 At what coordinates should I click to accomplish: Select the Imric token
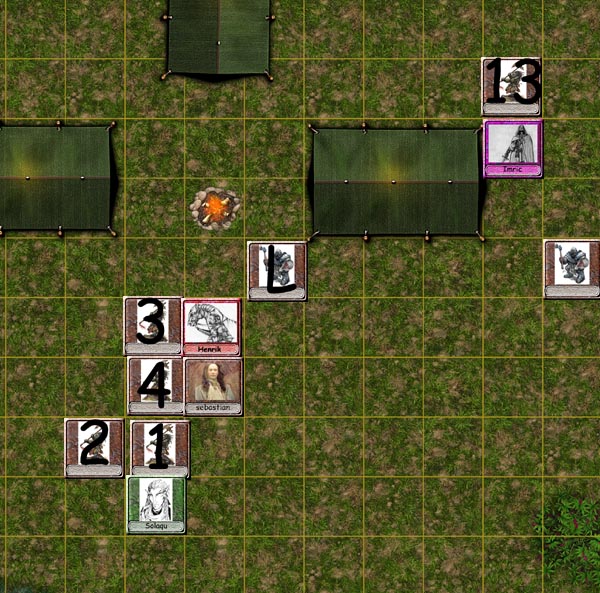pyautogui.click(x=513, y=148)
